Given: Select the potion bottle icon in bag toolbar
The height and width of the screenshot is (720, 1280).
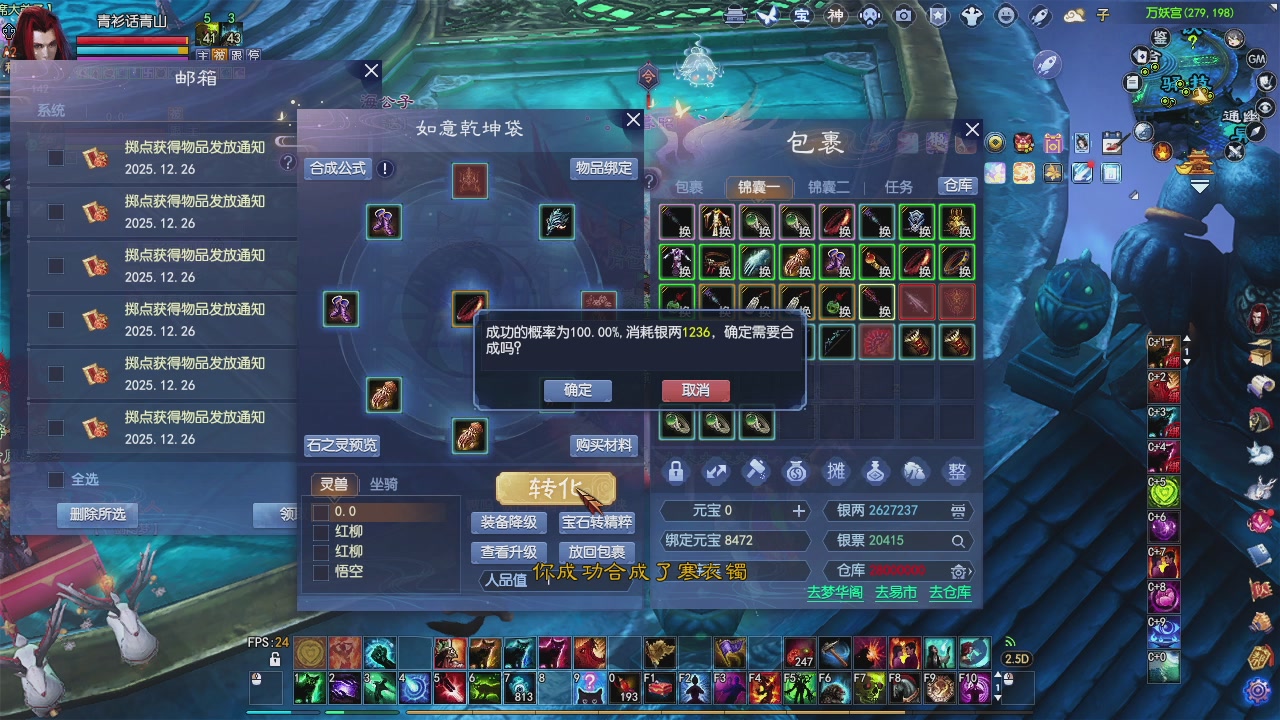Looking at the screenshot, I should [876, 472].
